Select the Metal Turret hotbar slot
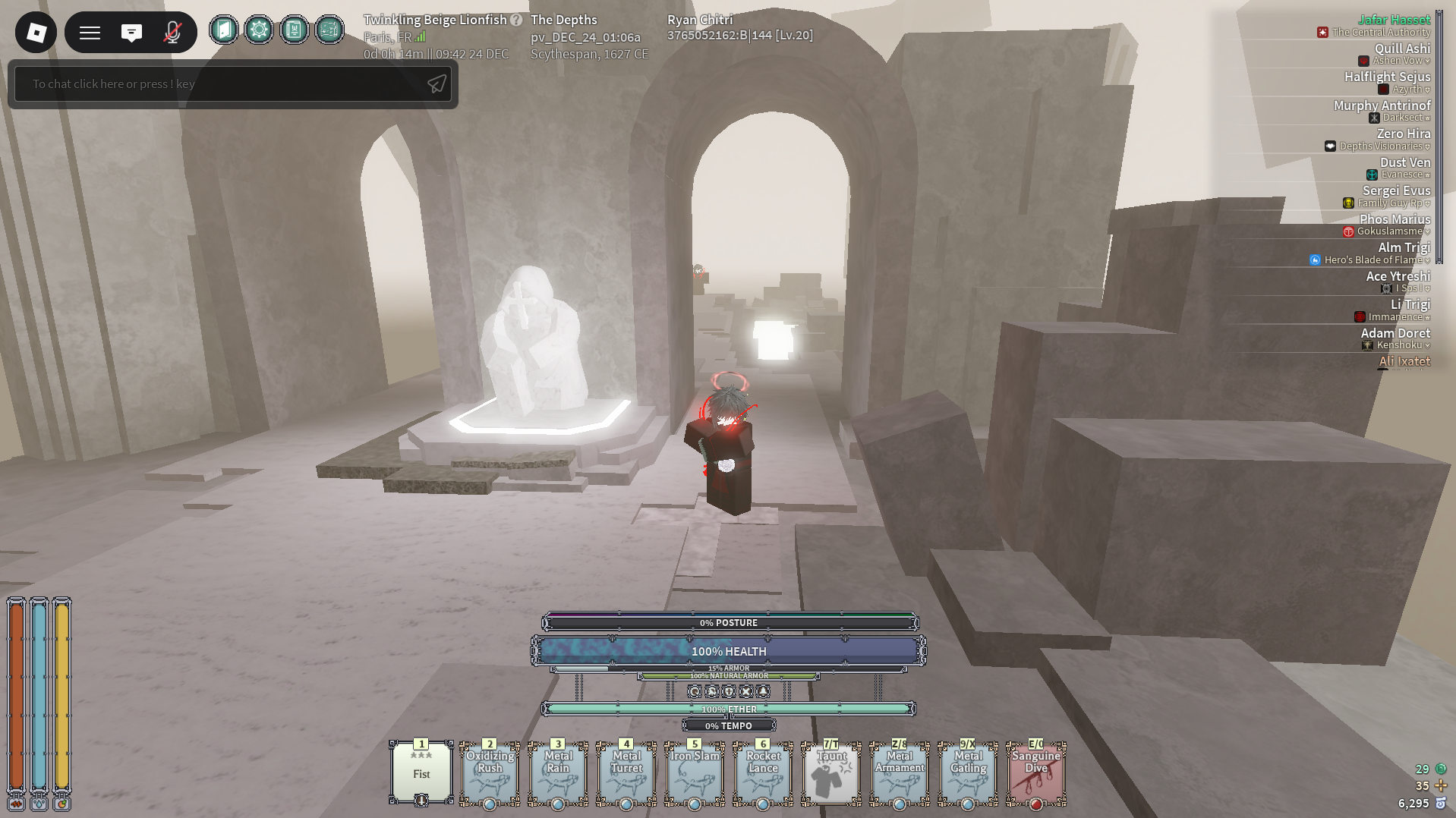The width and height of the screenshot is (1456, 818). (626, 772)
